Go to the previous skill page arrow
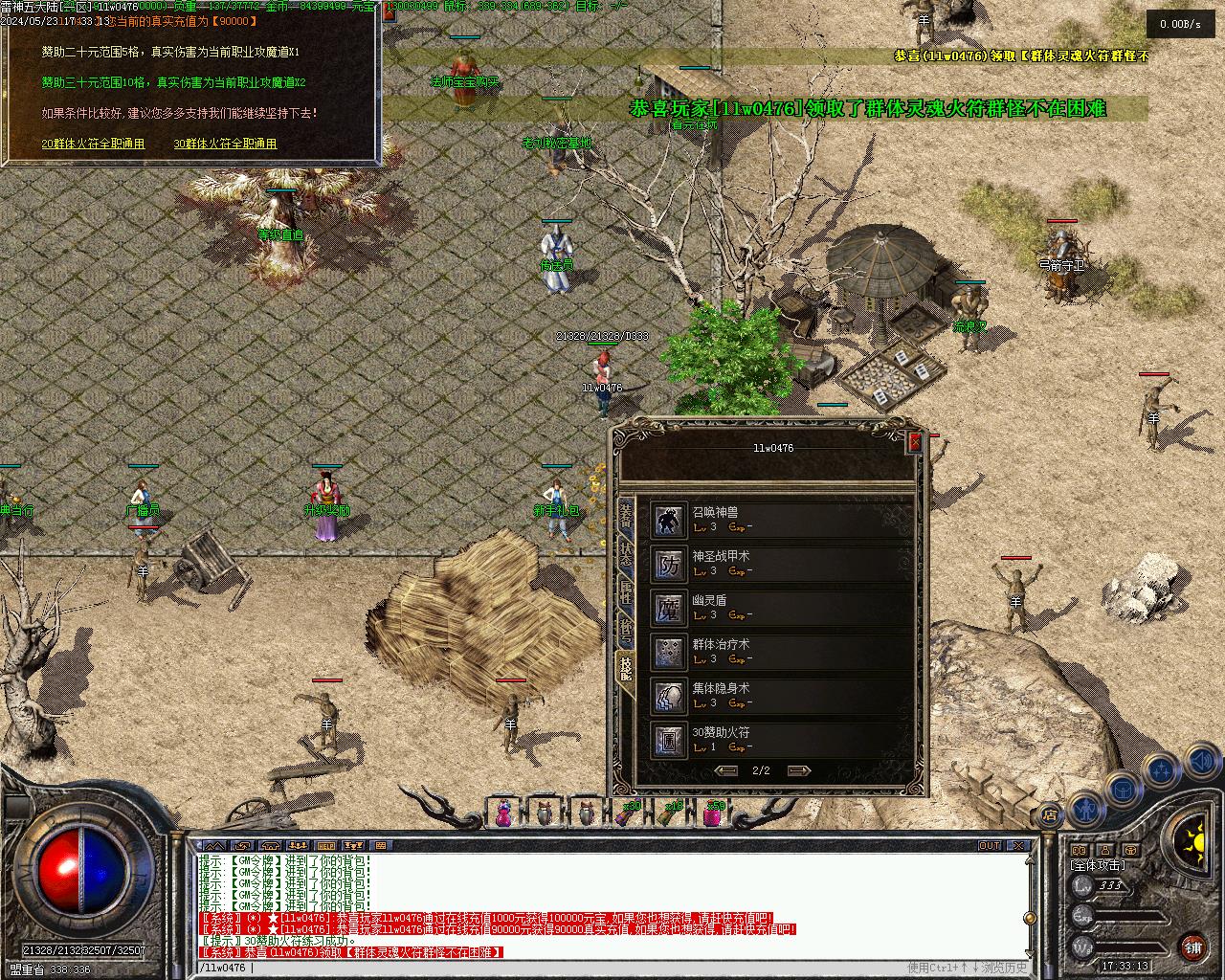Screen dimensions: 1225x980 [726, 770]
